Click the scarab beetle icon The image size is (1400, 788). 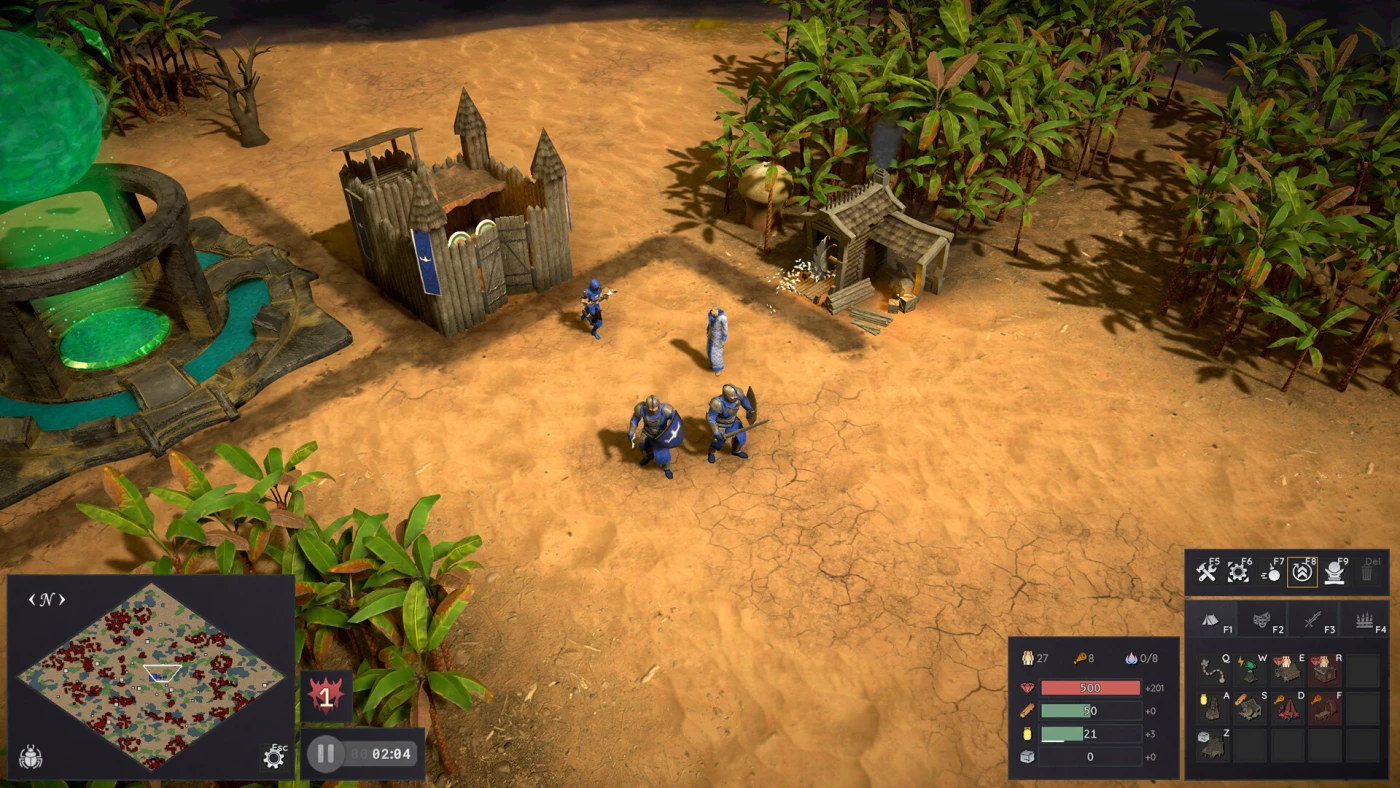pos(31,757)
